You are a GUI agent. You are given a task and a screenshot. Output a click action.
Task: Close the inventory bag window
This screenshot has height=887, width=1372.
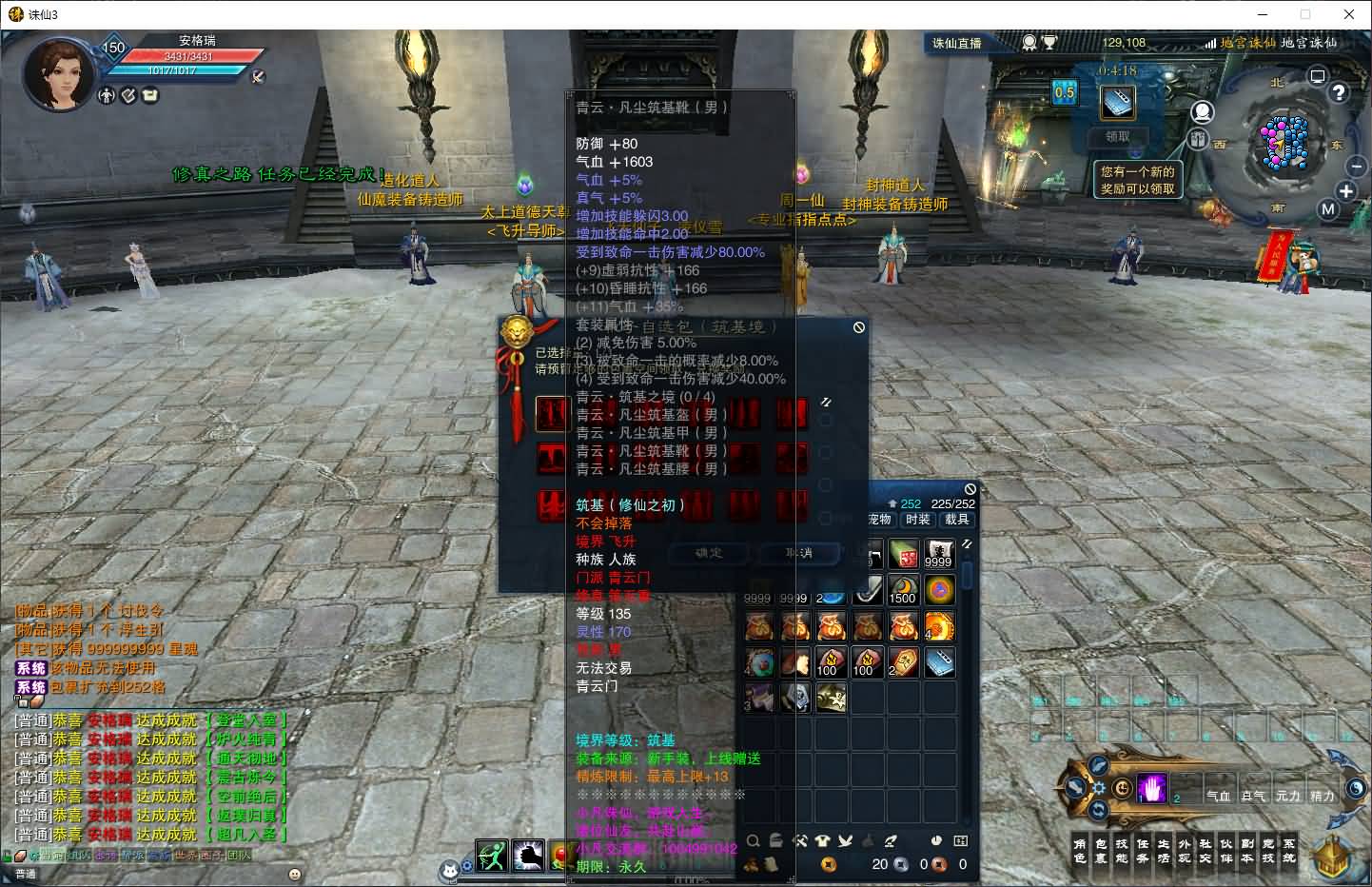tap(970, 489)
